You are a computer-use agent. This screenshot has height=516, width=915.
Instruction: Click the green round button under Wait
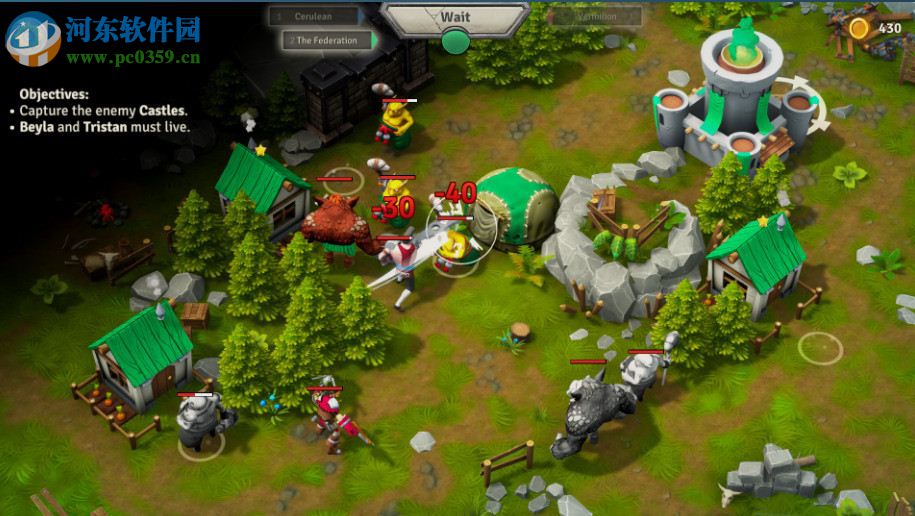[455, 41]
